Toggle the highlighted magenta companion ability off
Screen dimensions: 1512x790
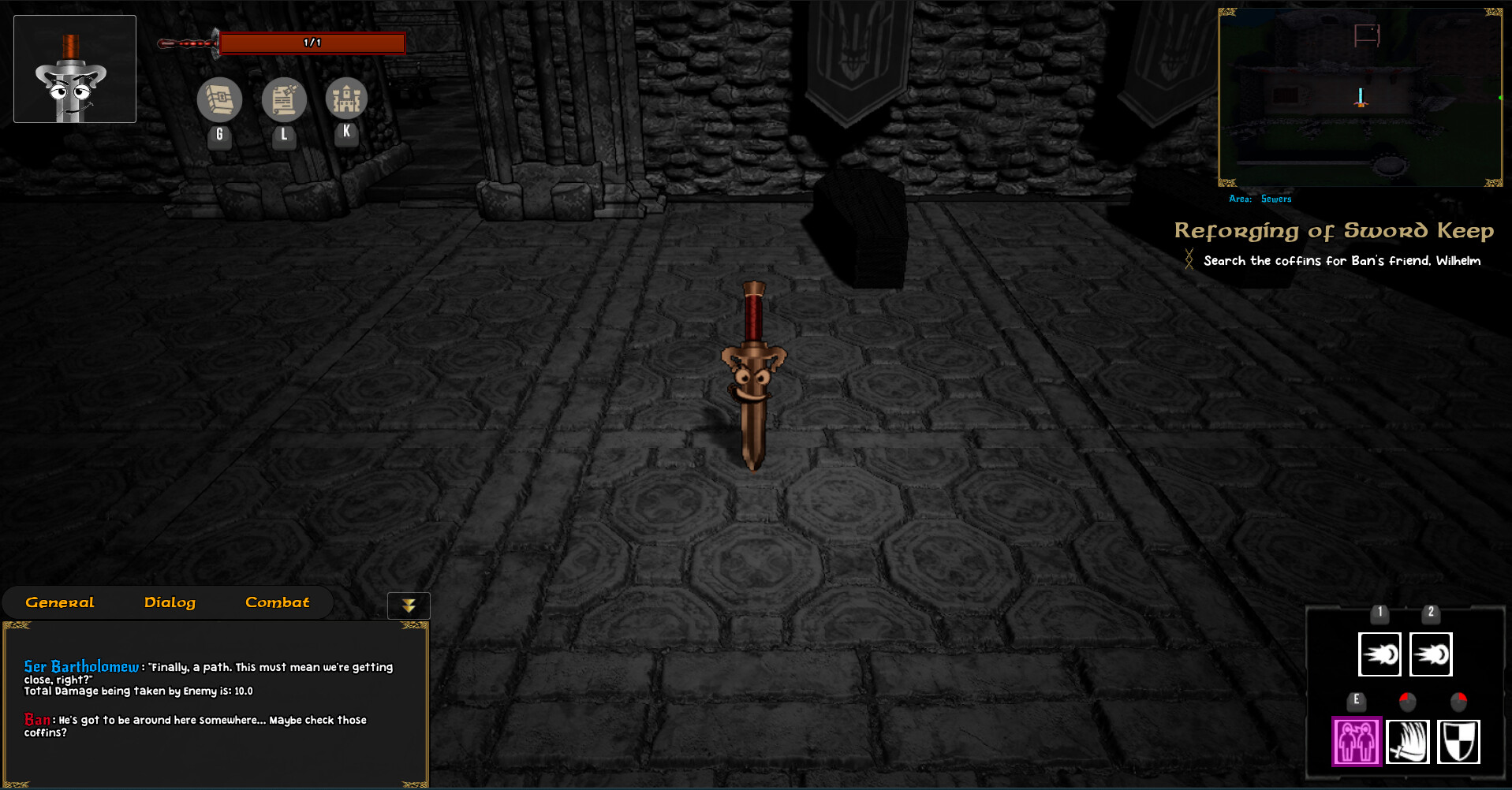[x=1356, y=741]
